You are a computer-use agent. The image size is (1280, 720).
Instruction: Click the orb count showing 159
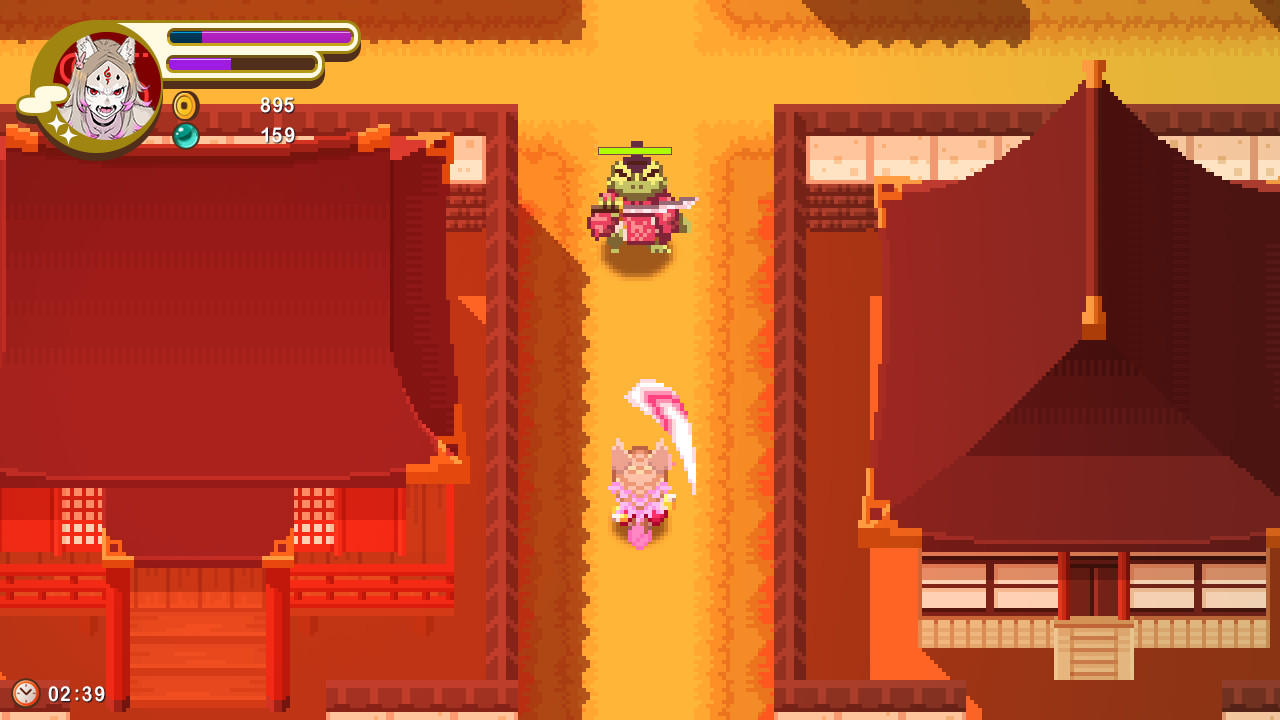pos(277,136)
